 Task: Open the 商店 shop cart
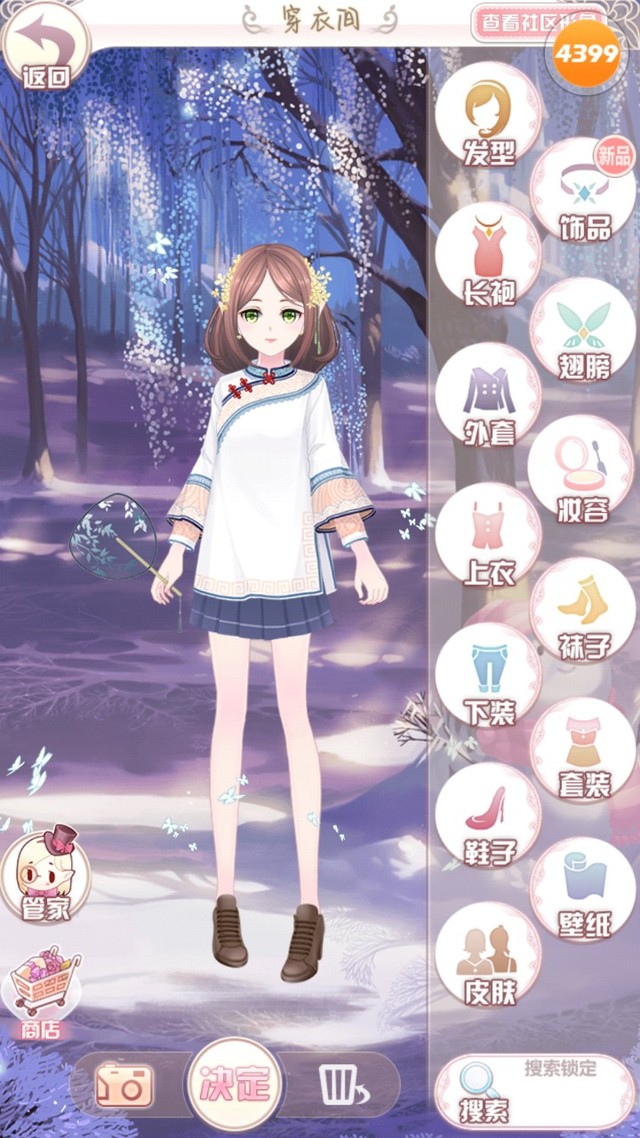pos(44,989)
